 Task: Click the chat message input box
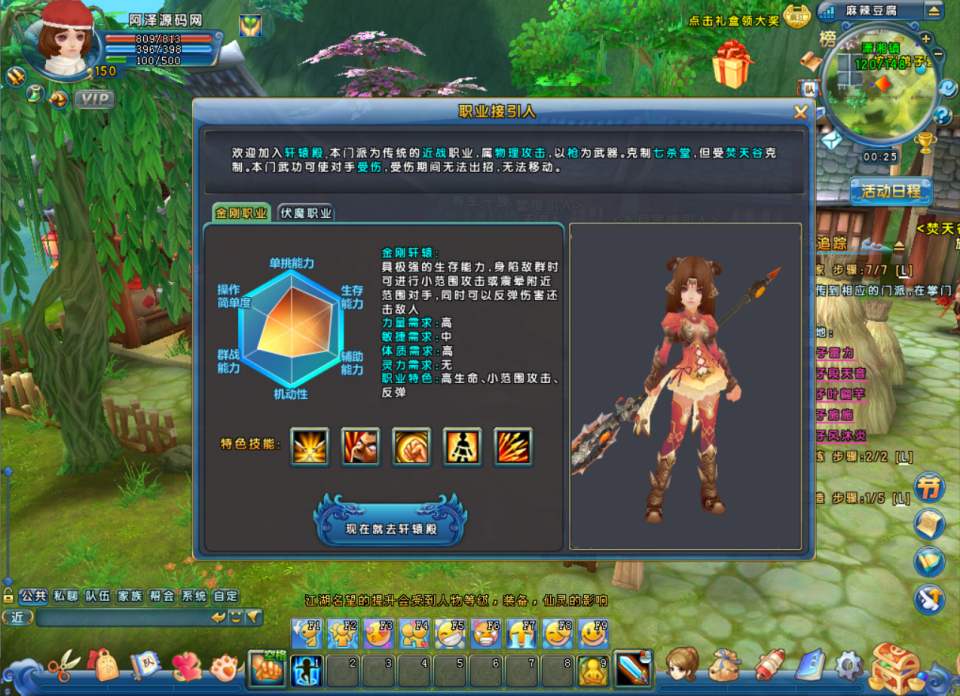coord(120,617)
